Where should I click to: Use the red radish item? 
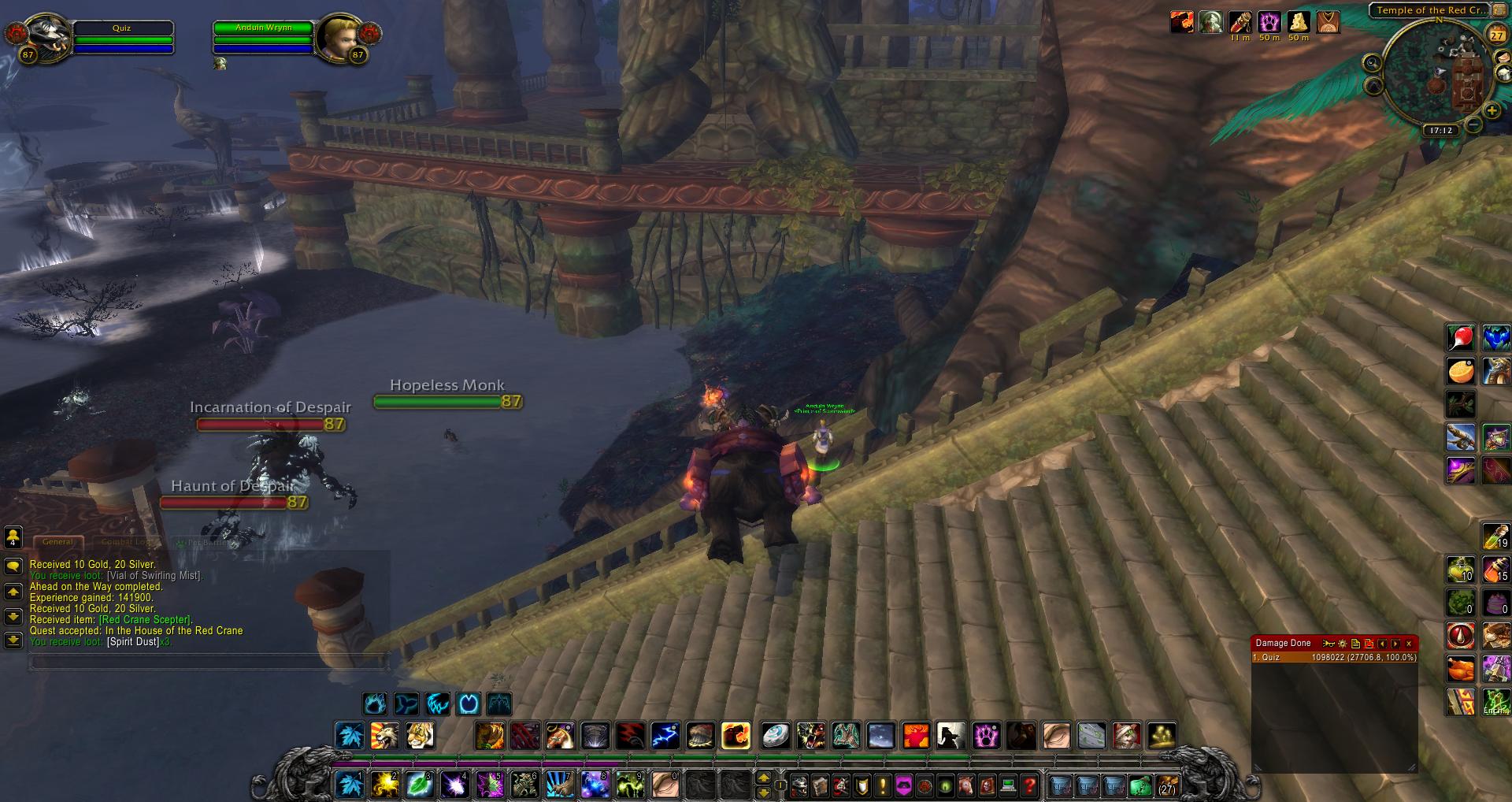click(x=1461, y=337)
